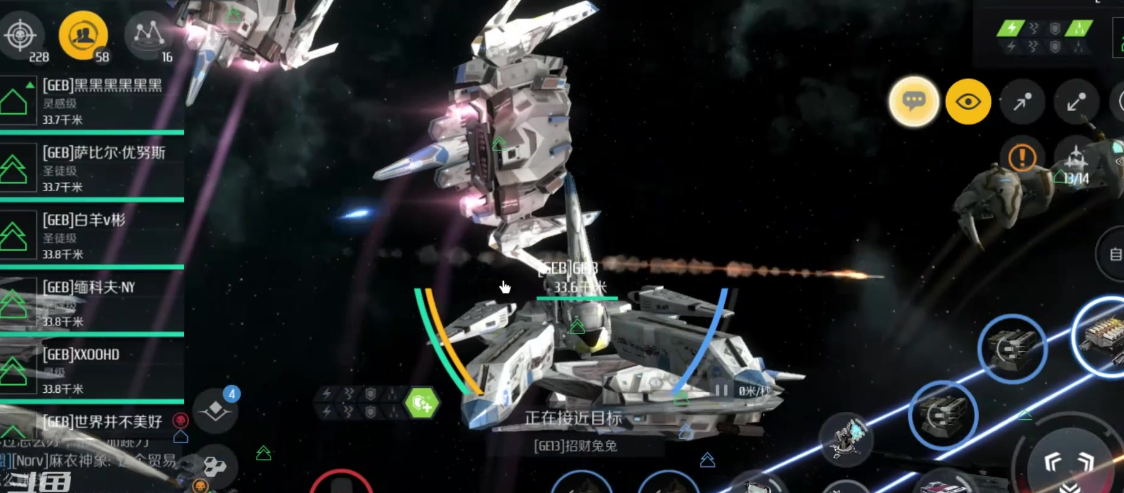Tap the double-headed diagonal arrow button
Screen dimensions: 1124x493
1078,101
